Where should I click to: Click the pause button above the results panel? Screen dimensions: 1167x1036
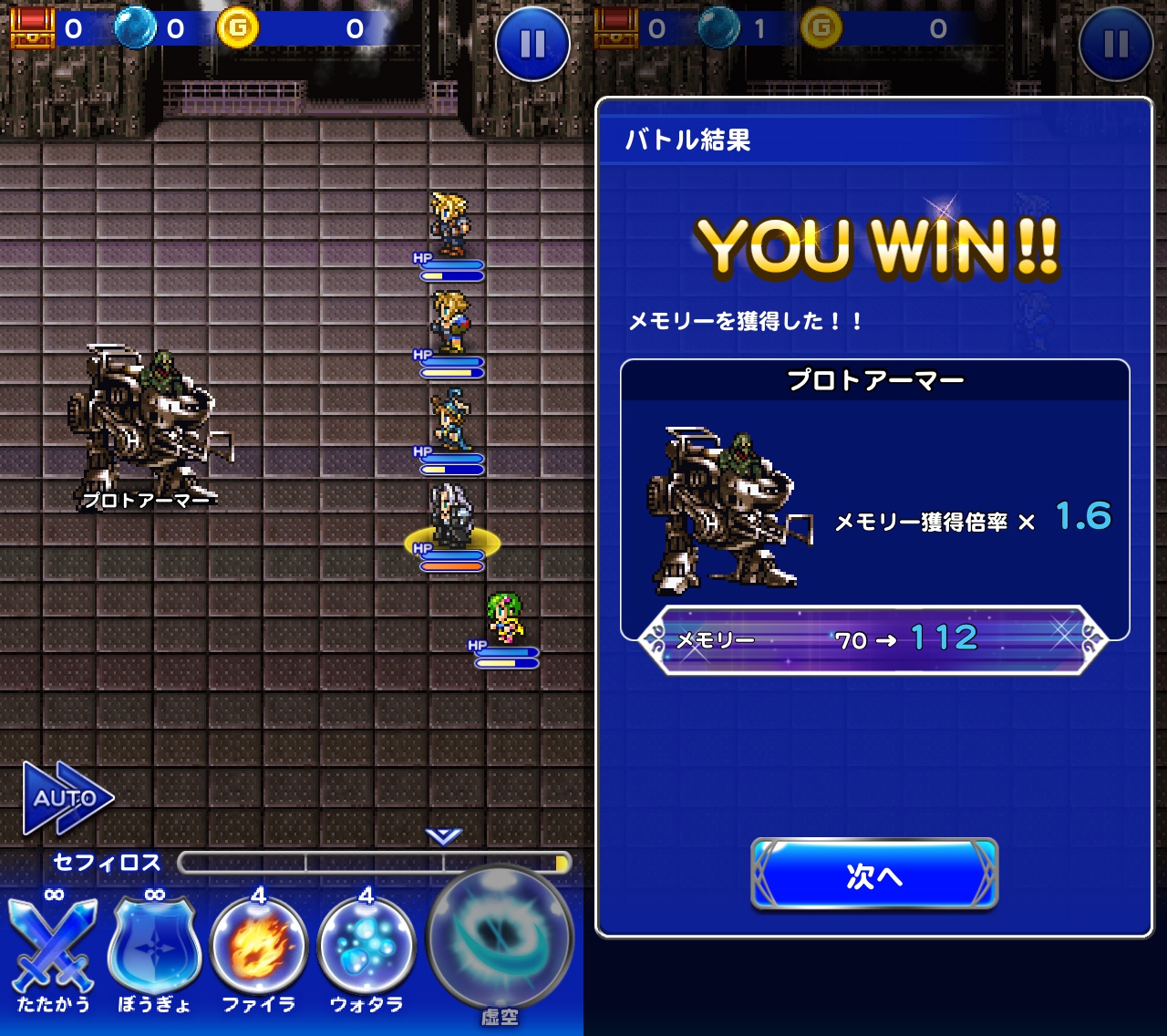pos(1115,43)
